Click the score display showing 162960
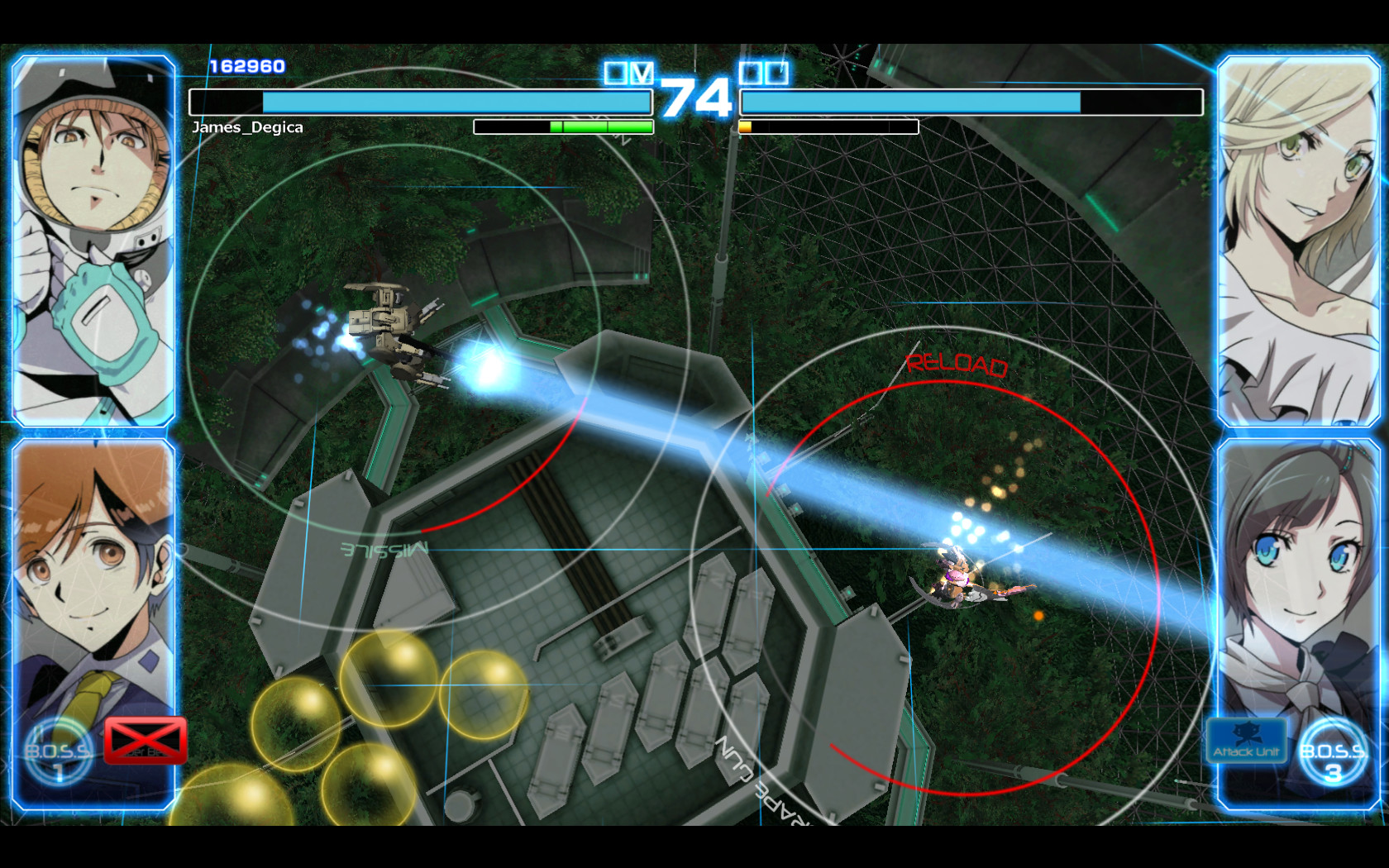Image resolution: width=1389 pixels, height=868 pixels. tap(245, 64)
